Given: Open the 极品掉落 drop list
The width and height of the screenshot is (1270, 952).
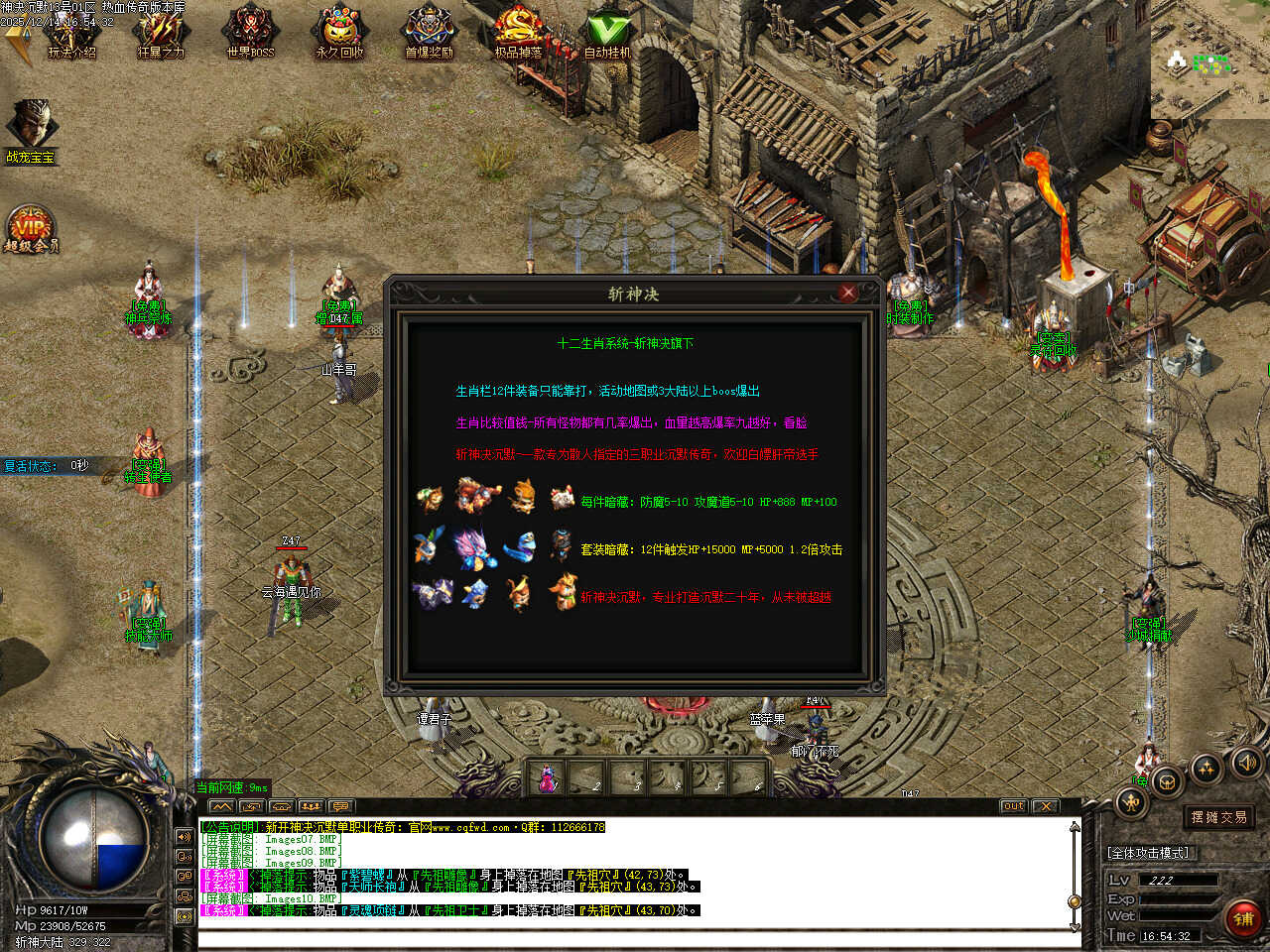Looking at the screenshot, I should [x=518, y=35].
